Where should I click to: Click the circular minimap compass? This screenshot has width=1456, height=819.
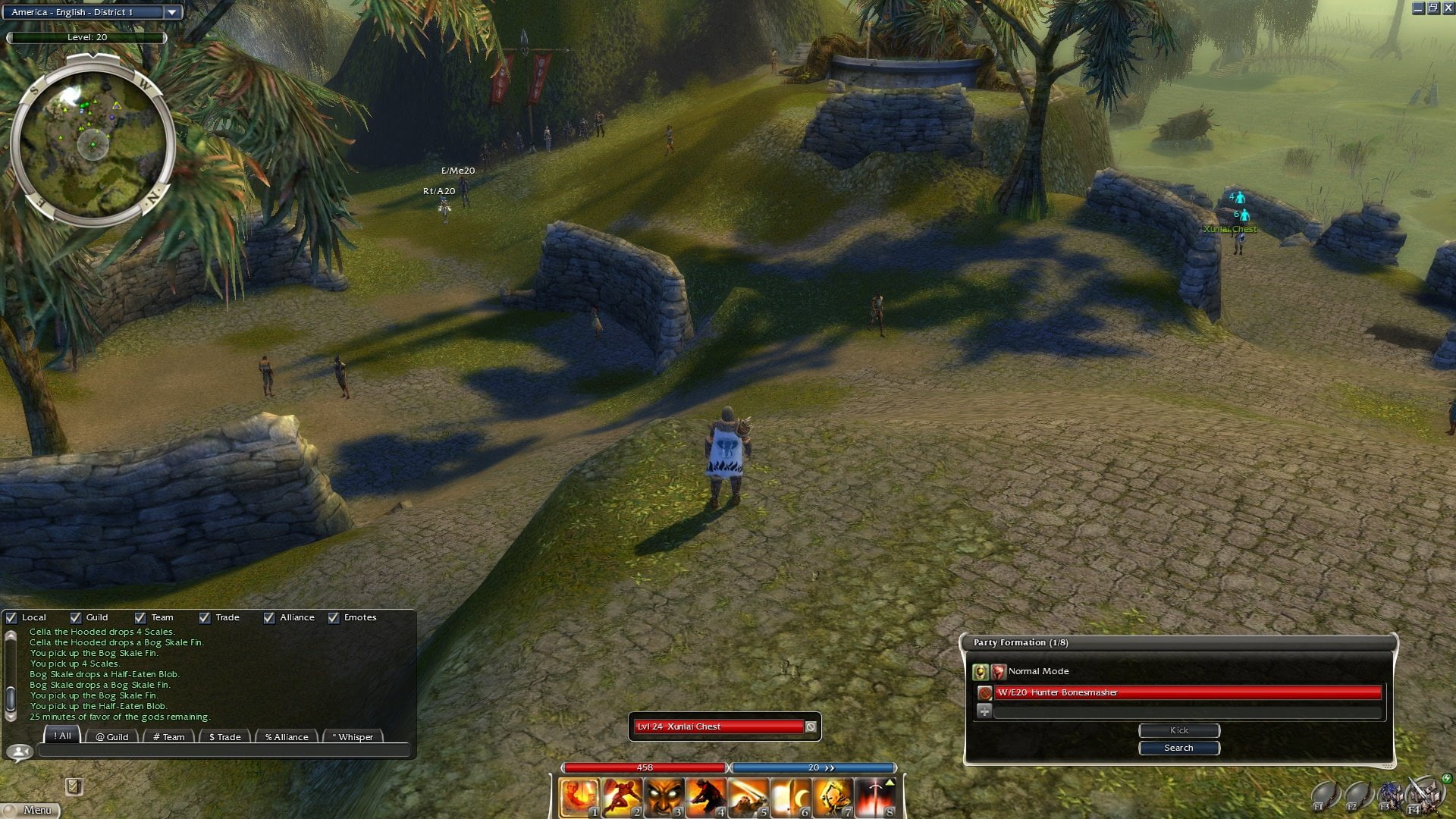click(x=93, y=142)
